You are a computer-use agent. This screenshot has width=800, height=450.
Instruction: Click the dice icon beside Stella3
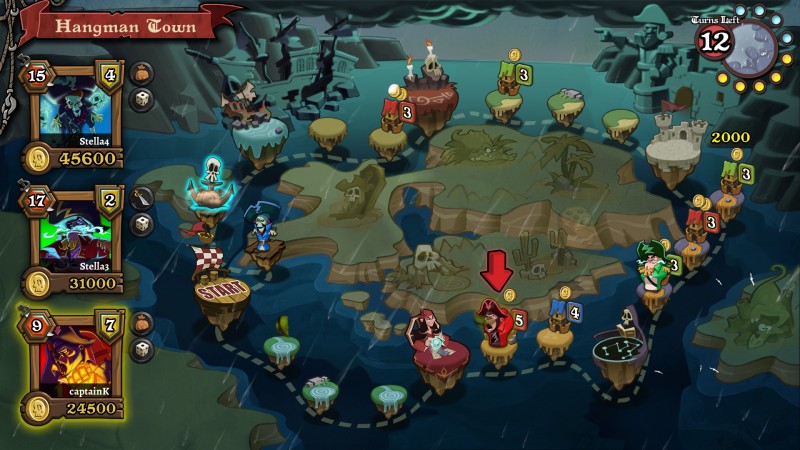142,224
